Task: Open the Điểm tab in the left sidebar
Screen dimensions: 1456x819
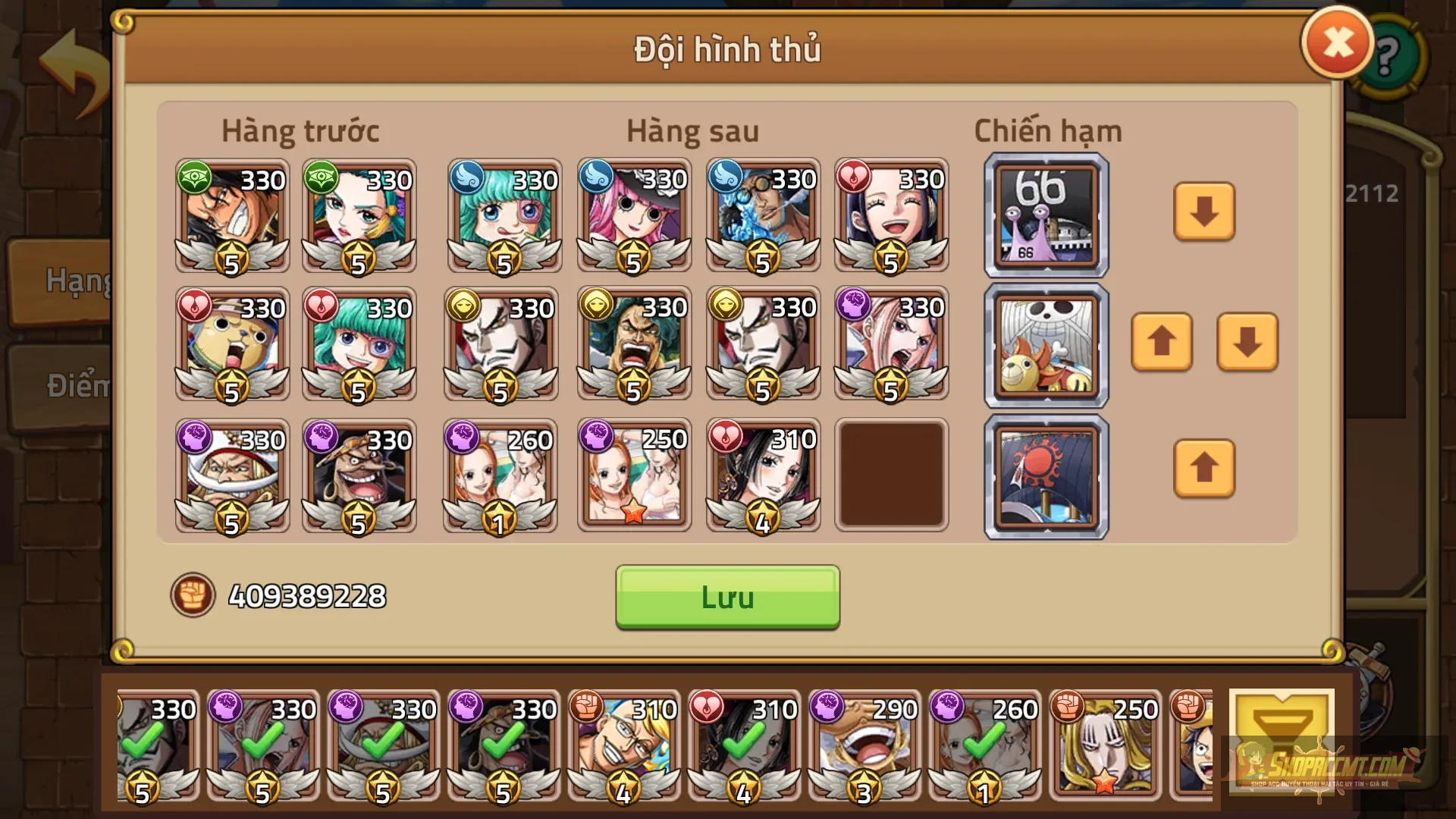Action: click(76, 385)
